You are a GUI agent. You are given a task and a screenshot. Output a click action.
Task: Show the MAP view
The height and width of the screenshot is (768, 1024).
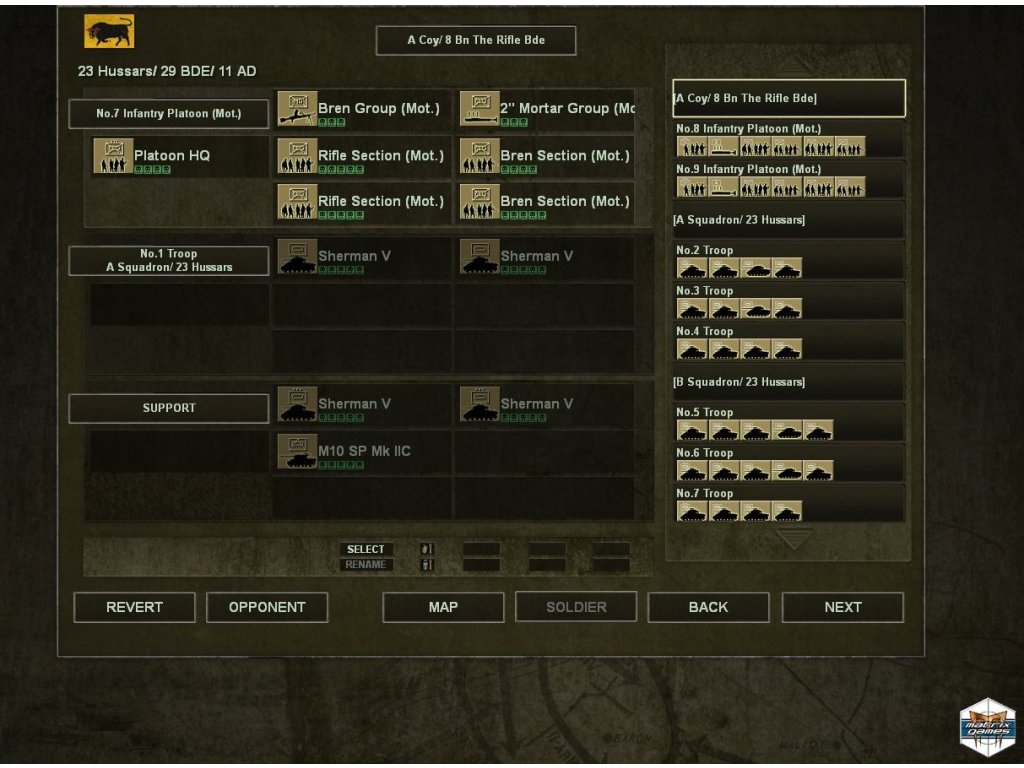[443, 607]
